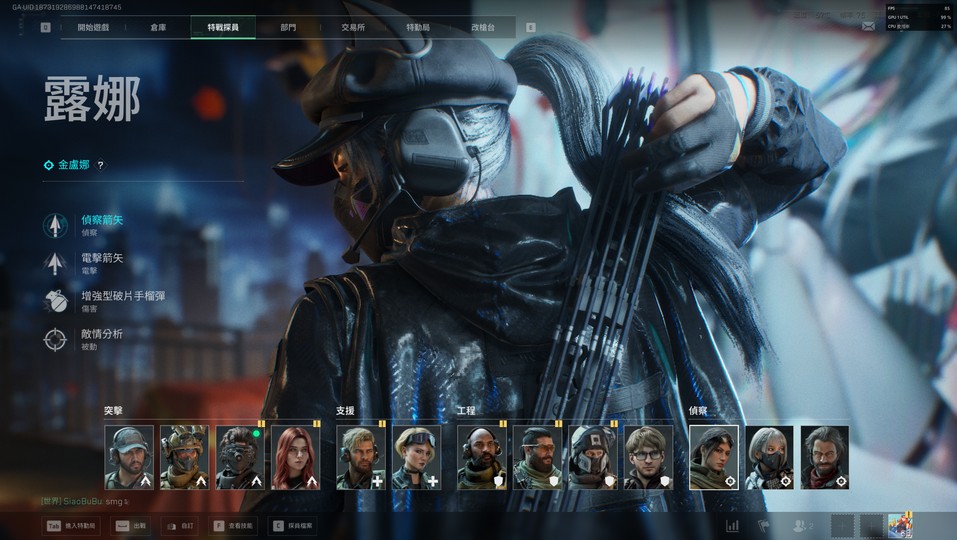Go to the 部門 department tab
This screenshot has width=957, height=540.
[288, 27]
